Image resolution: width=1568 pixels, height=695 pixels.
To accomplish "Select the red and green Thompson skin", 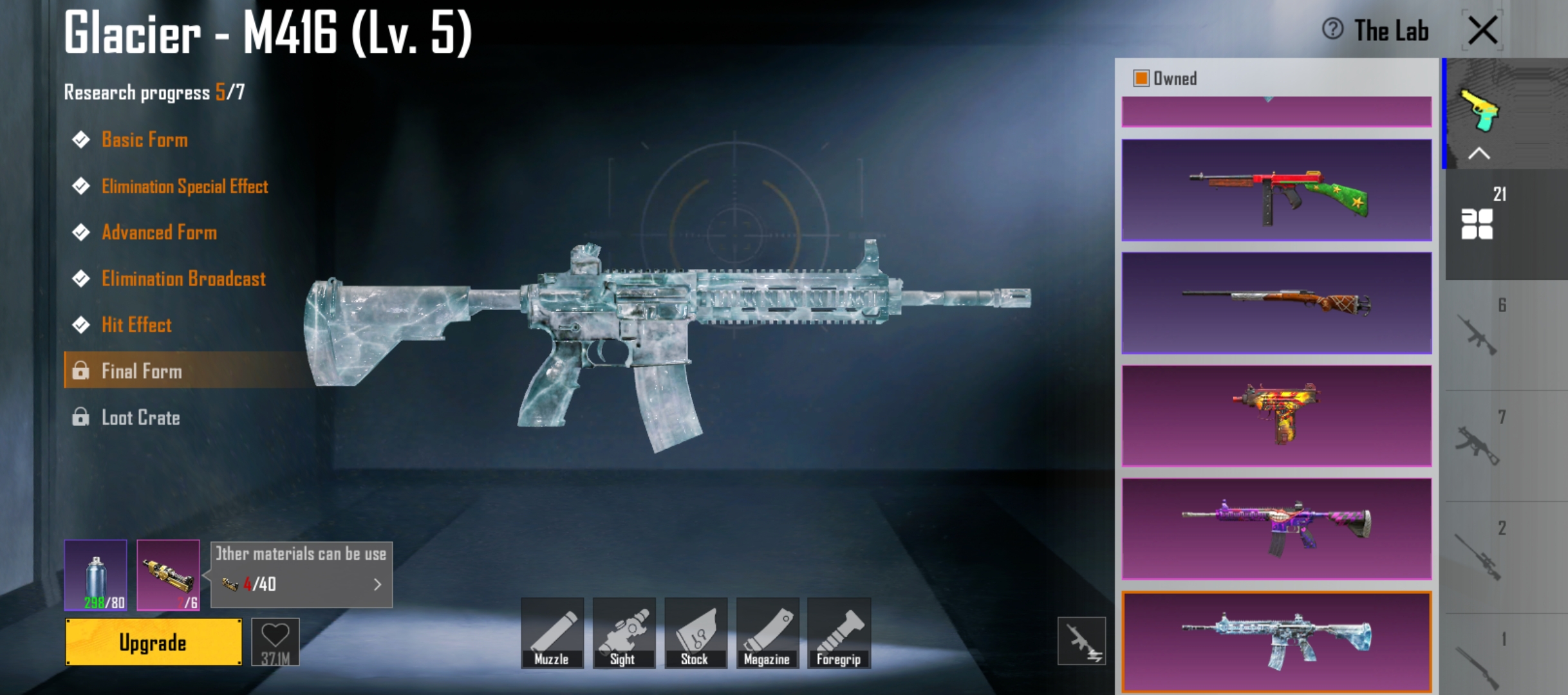I will point(1276,190).
